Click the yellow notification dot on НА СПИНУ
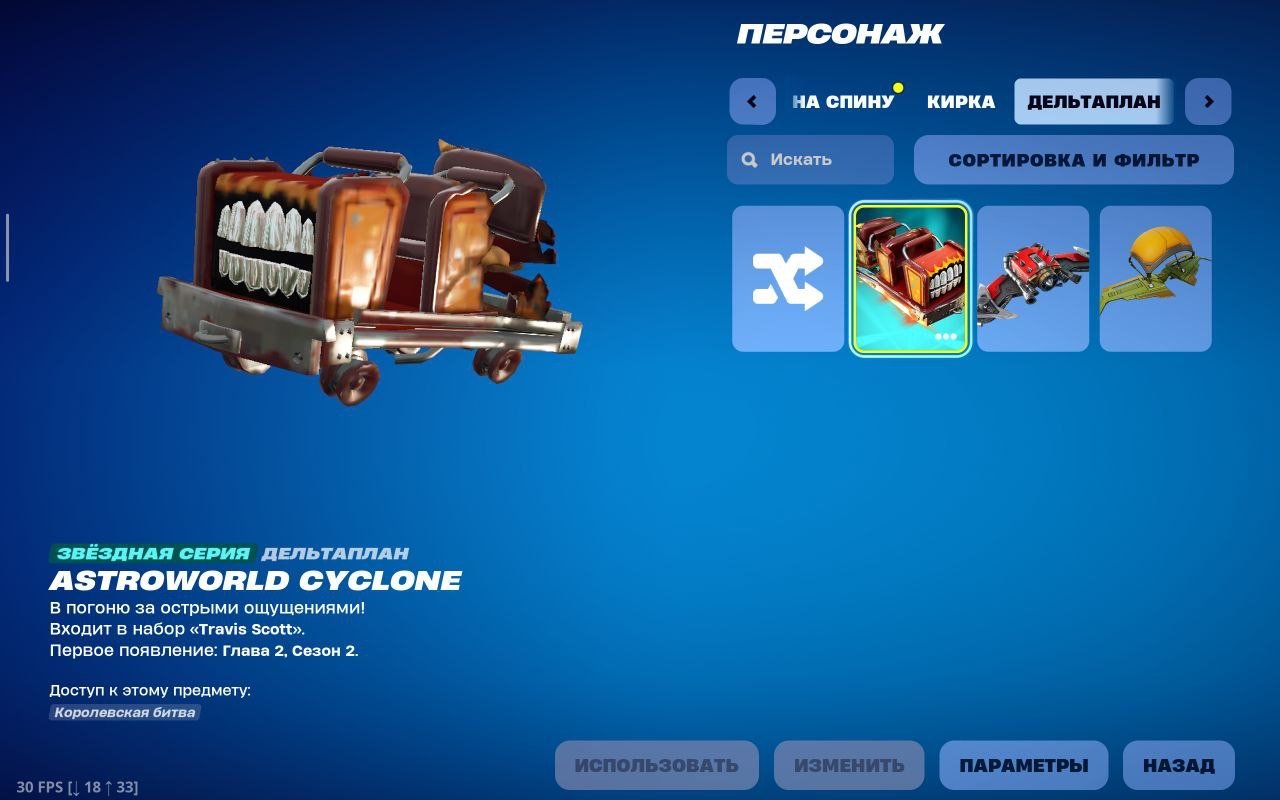 (897, 87)
